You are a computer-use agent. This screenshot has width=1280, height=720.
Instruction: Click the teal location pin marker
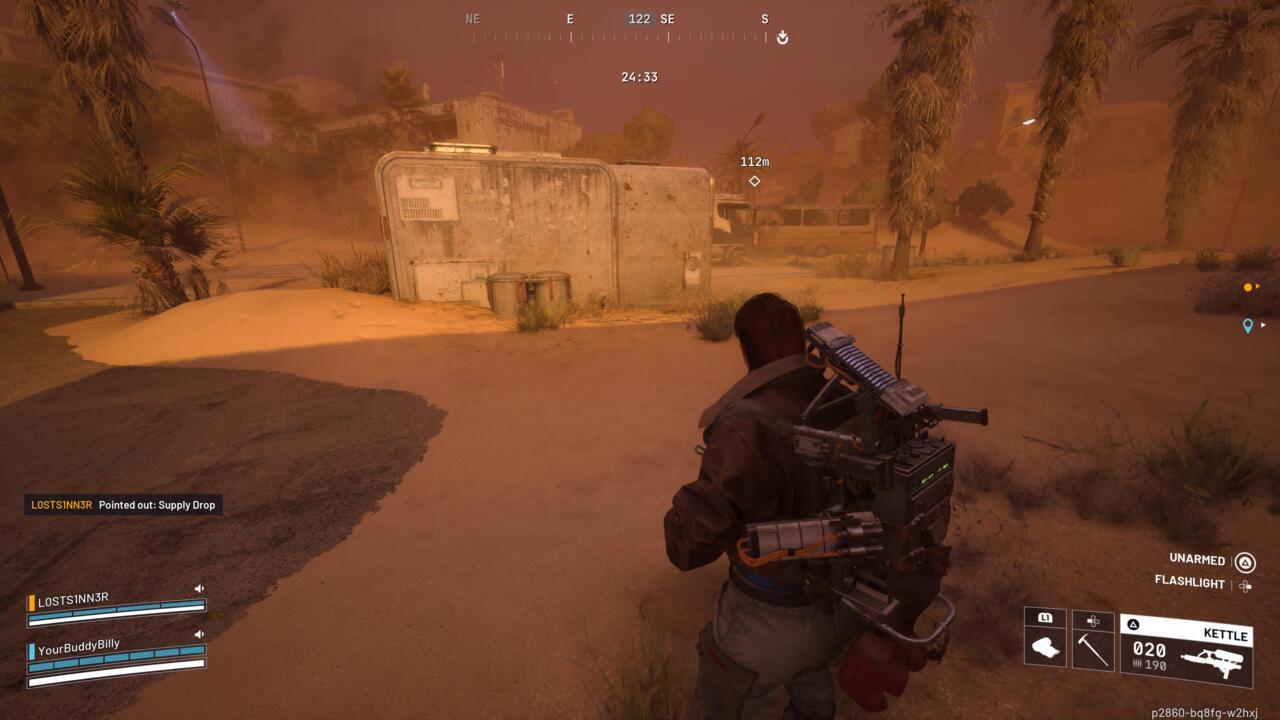1248,326
